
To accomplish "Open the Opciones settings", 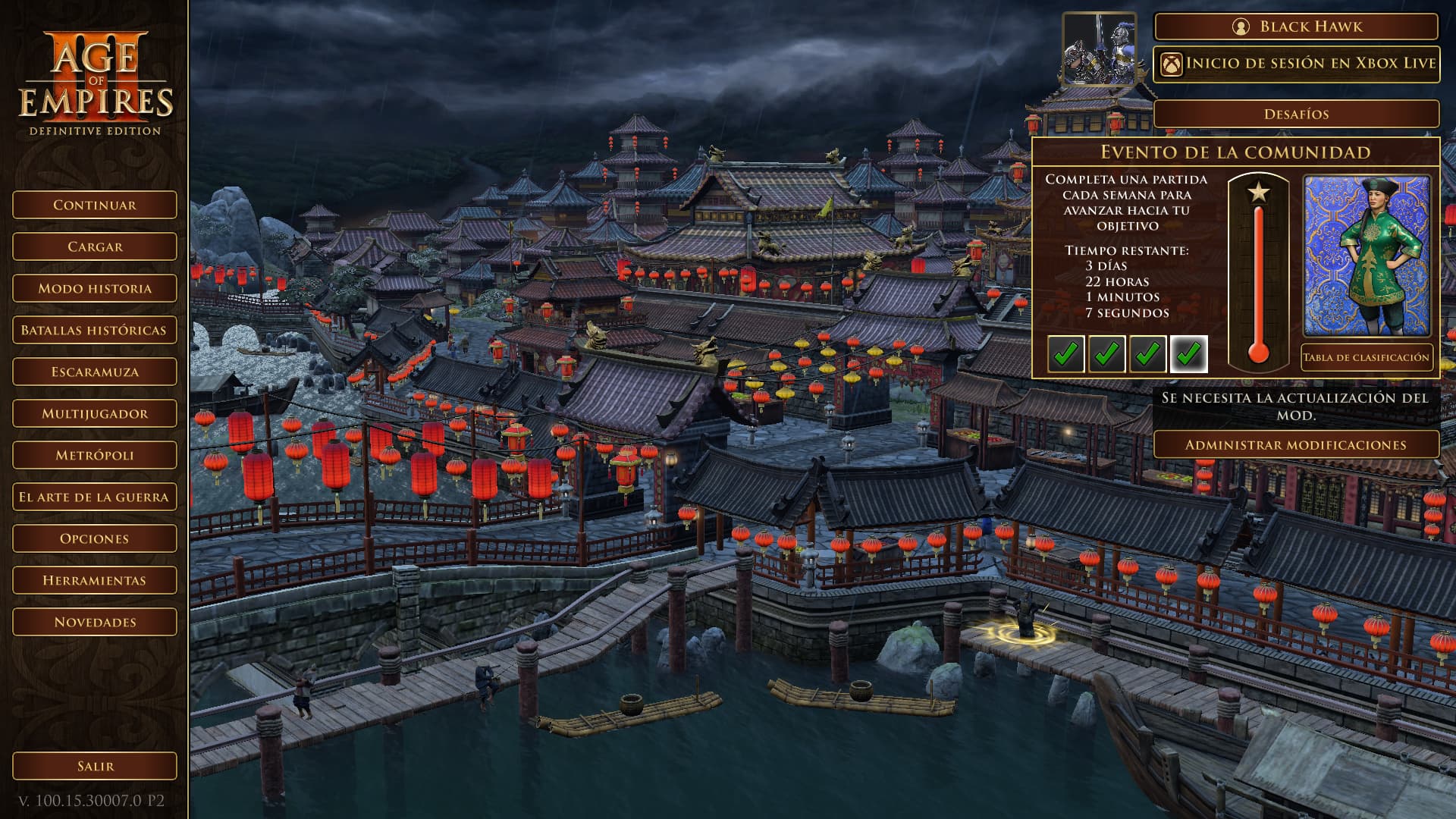I will pos(95,538).
